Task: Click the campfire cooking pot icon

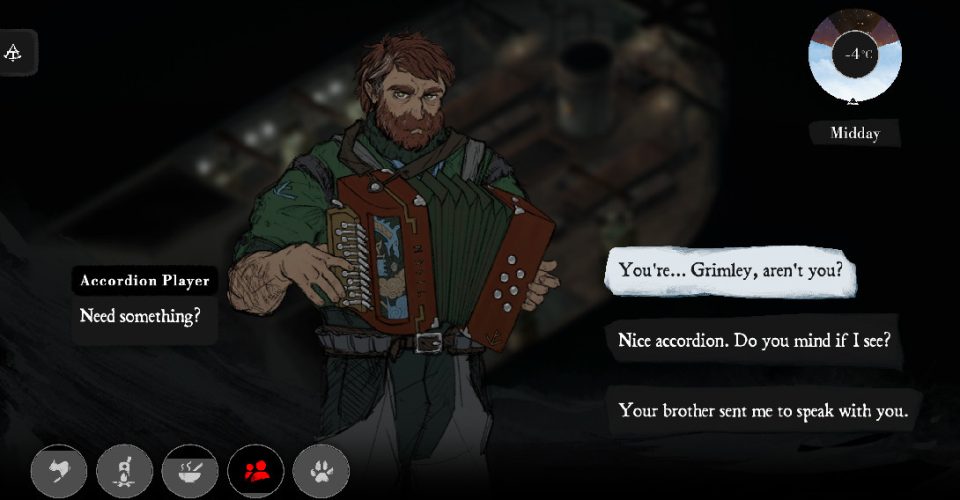Action: [x=125, y=470]
